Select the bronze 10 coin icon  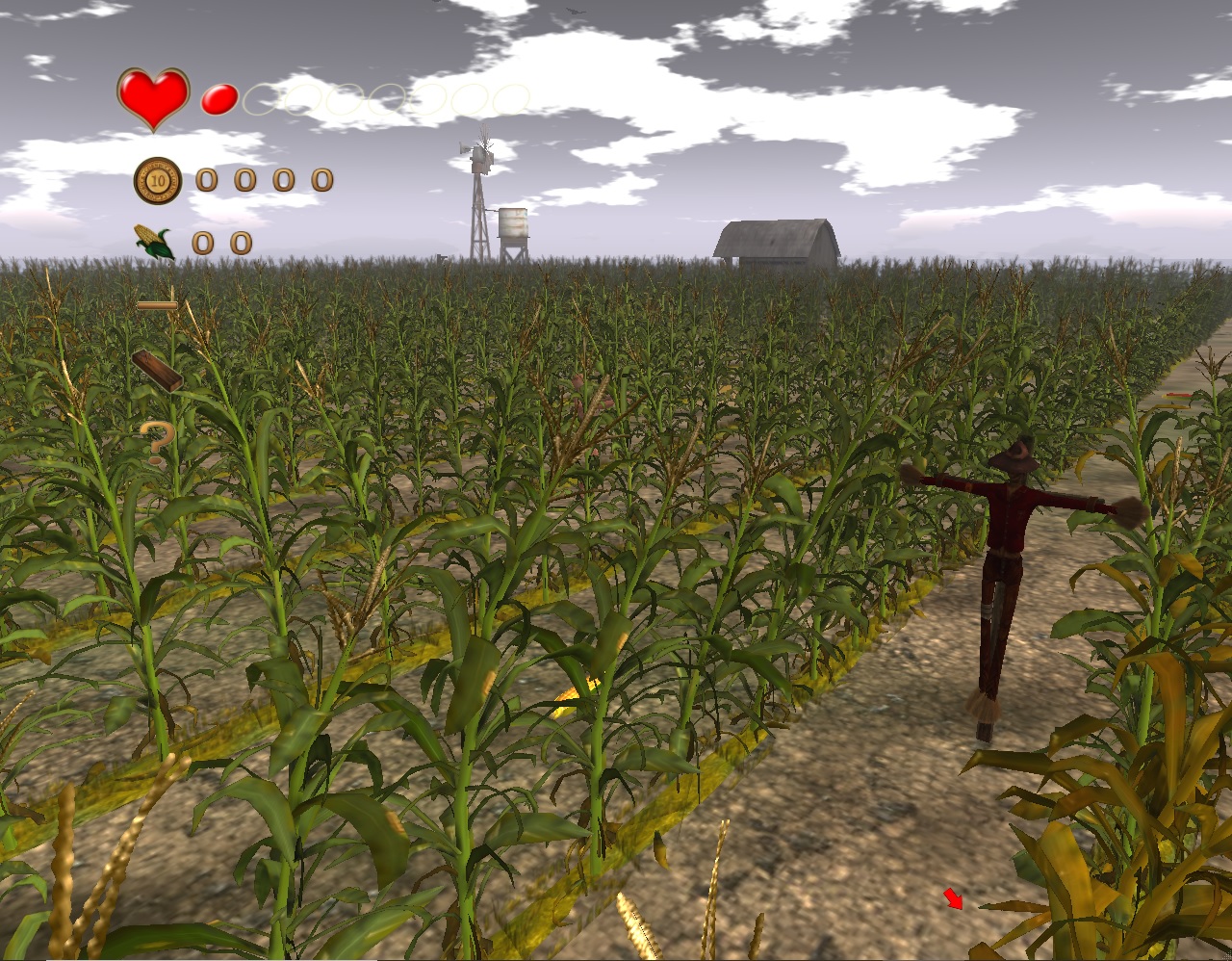[x=158, y=180]
